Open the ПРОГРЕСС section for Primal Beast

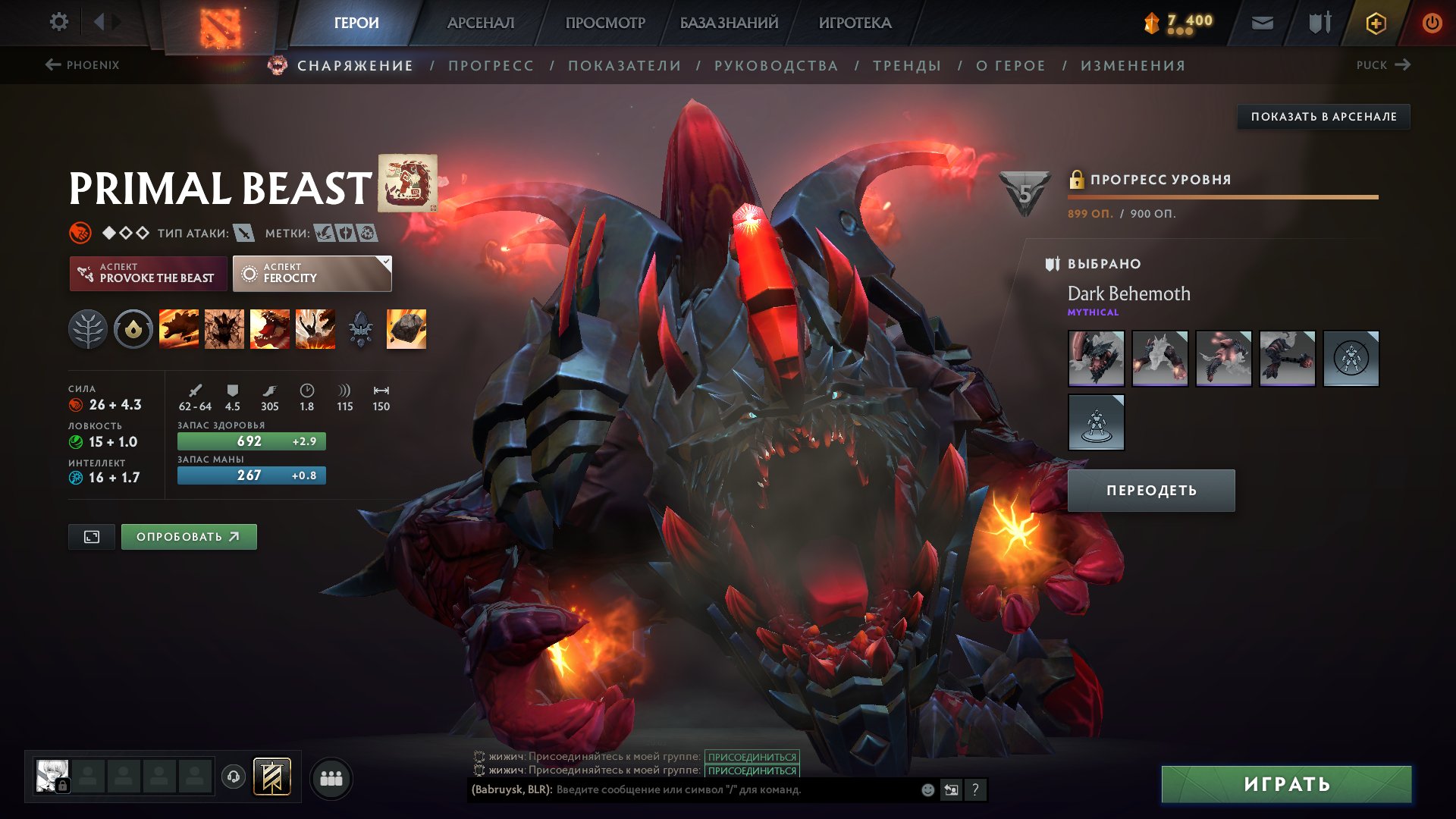(x=490, y=65)
